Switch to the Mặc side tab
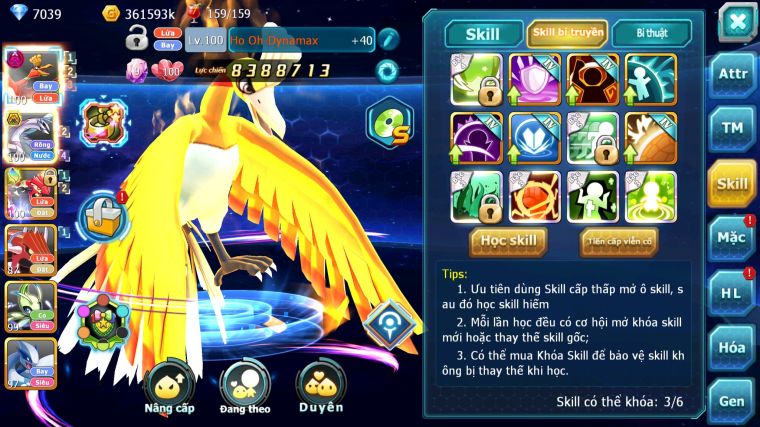The image size is (760, 427). point(733,238)
